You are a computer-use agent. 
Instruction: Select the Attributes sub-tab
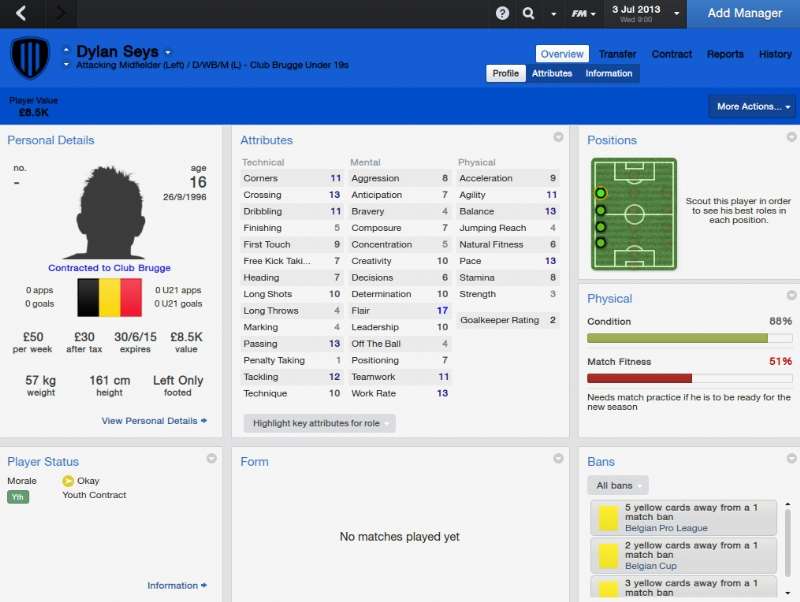point(552,73)
